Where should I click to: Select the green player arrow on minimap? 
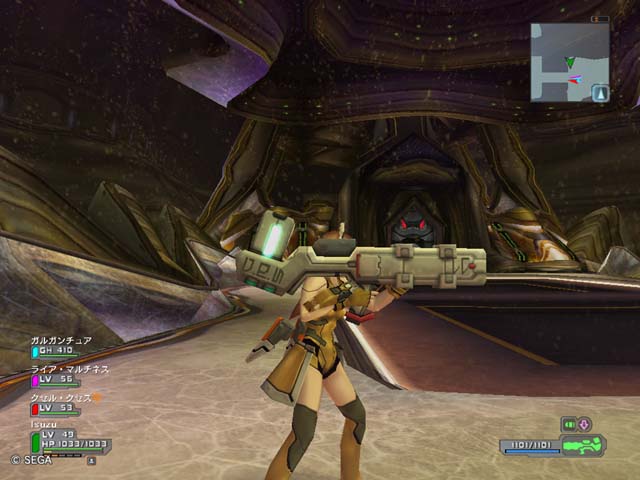[x=570, y=62]
